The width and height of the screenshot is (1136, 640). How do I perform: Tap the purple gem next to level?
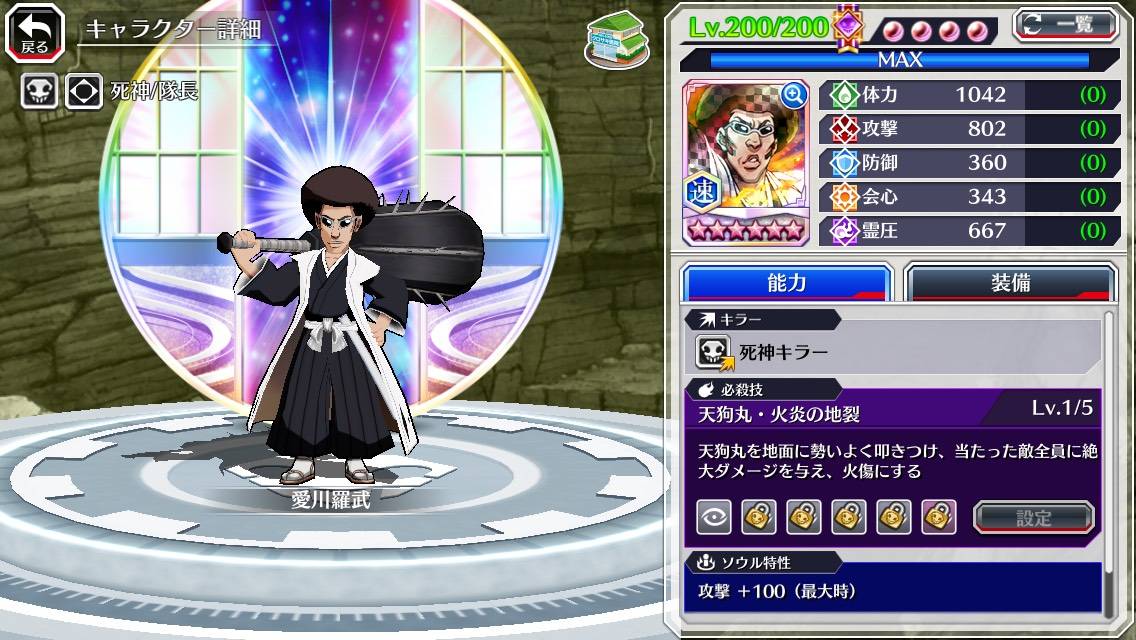pos(848,27)
